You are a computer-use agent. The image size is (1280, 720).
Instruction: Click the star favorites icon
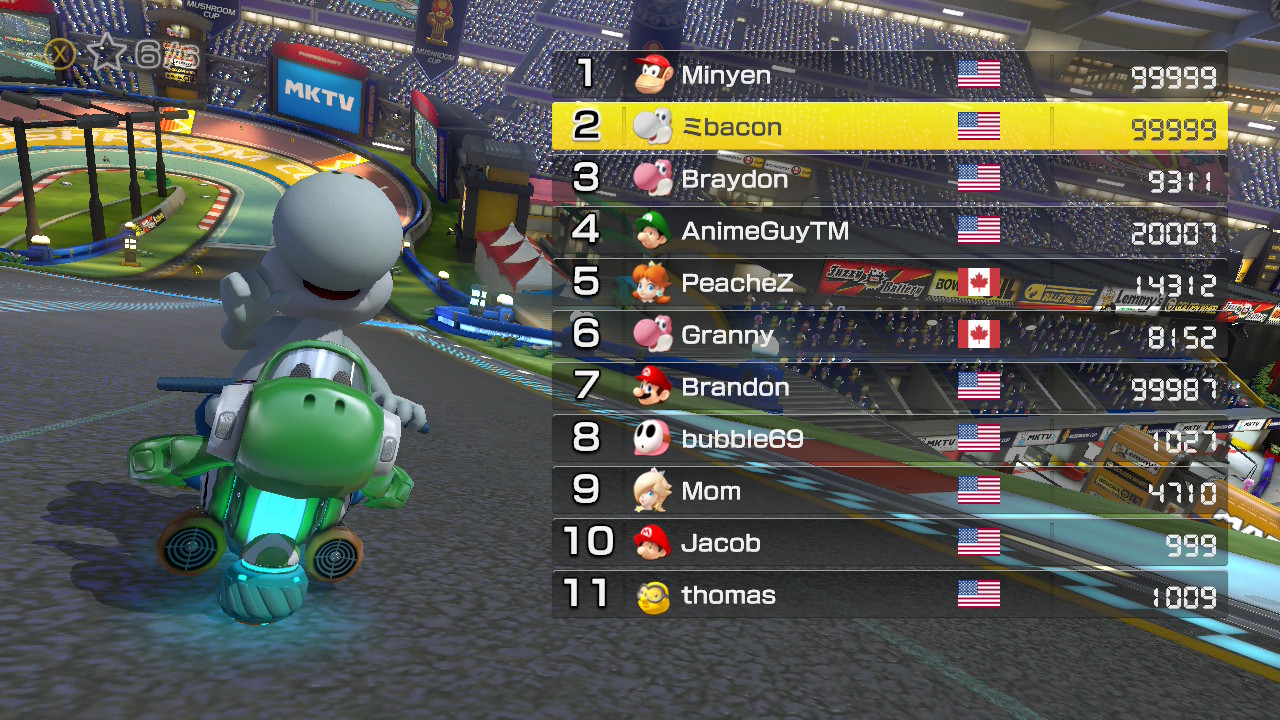tap(107, 52)
